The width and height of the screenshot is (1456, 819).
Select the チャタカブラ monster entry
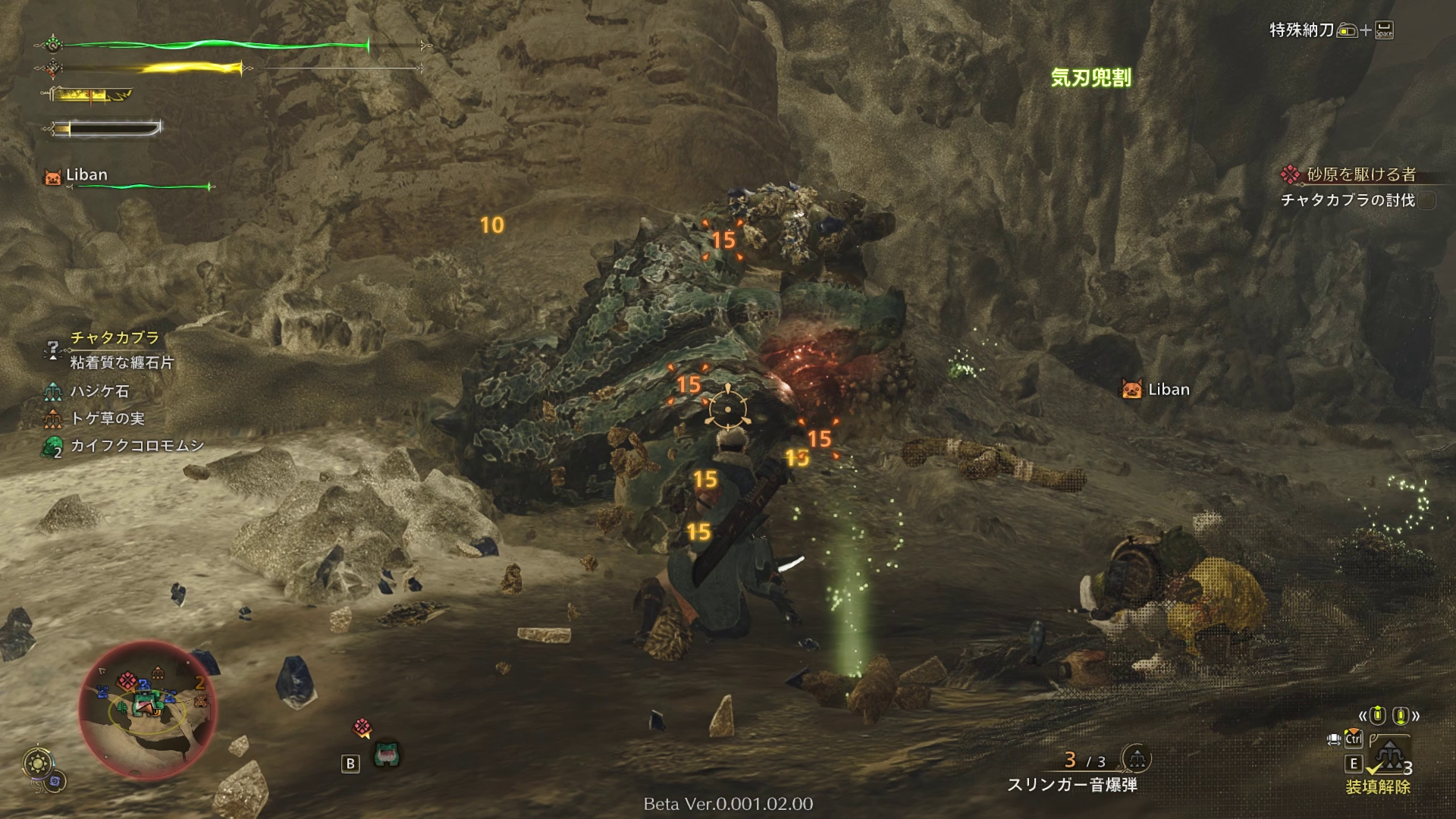click(x=115, y=337)
